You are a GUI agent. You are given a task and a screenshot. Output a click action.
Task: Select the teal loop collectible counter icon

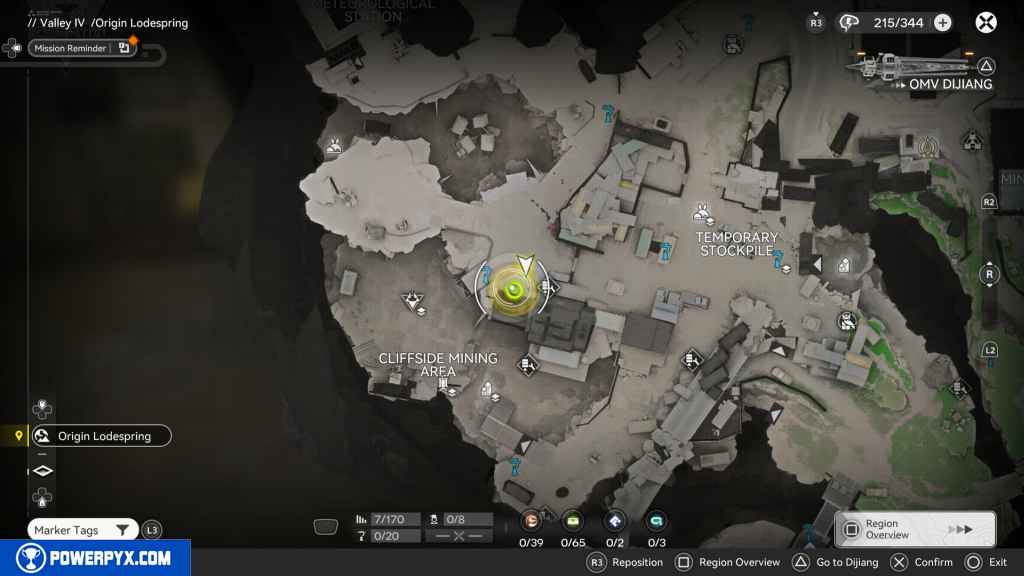657,521
